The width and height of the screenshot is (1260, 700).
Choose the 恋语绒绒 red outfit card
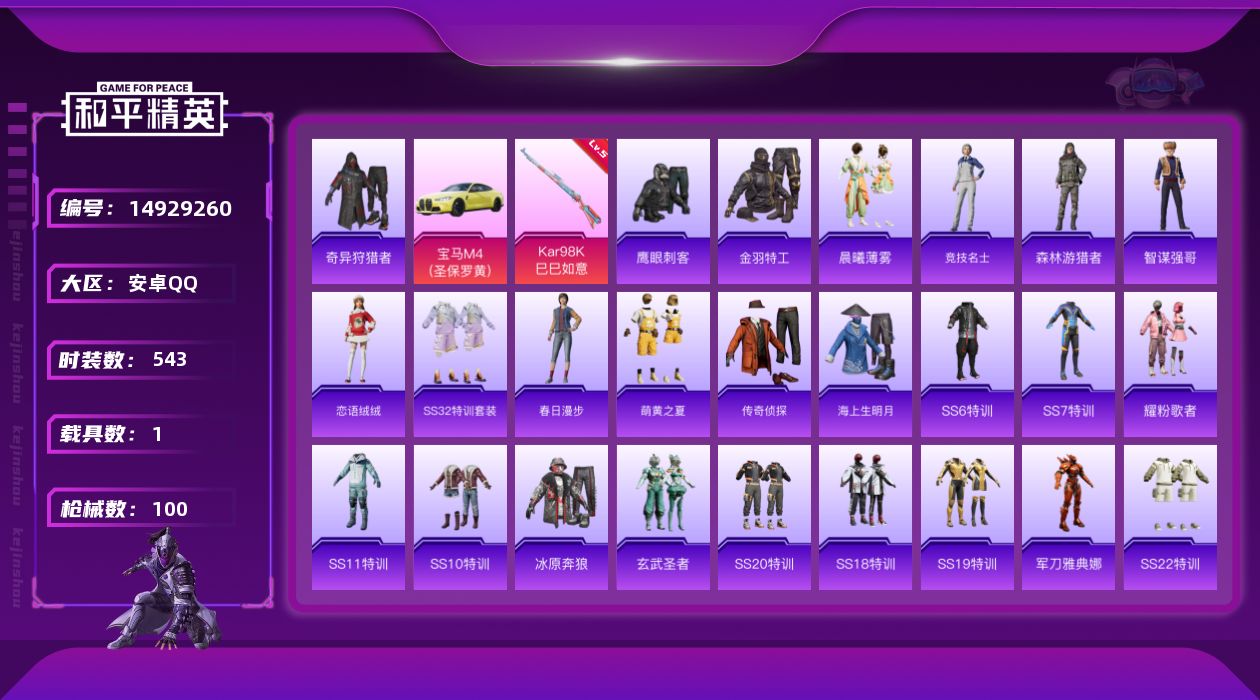tap(358, 363)
